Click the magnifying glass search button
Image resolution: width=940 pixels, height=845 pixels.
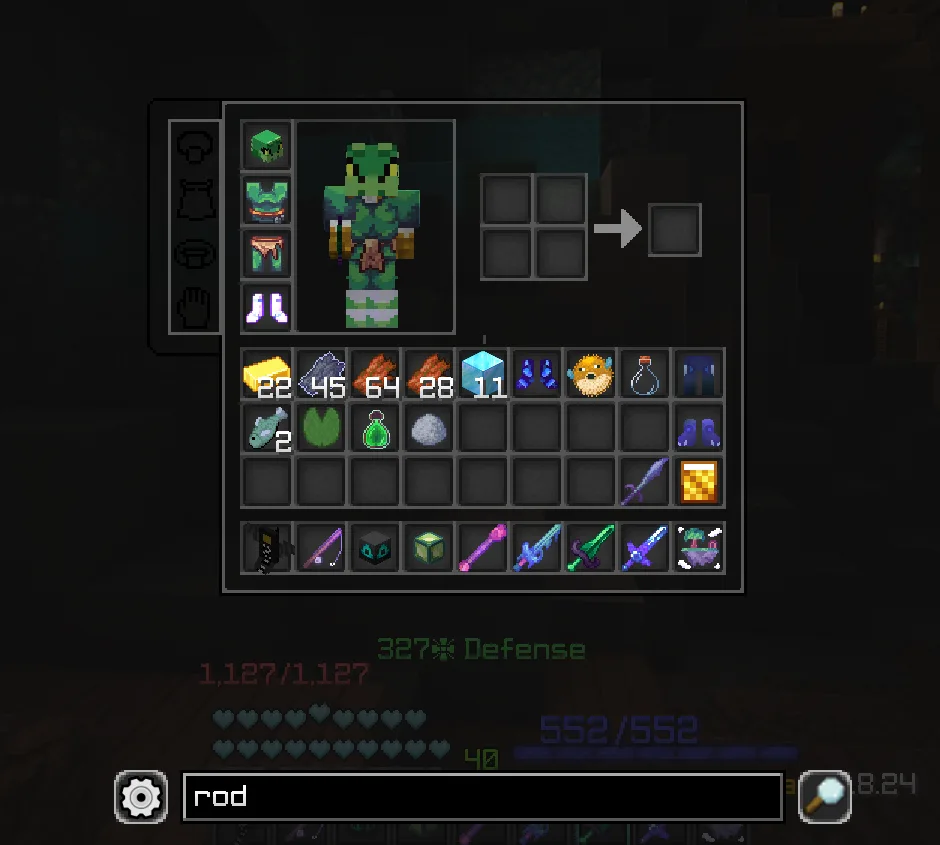point(824,797)
